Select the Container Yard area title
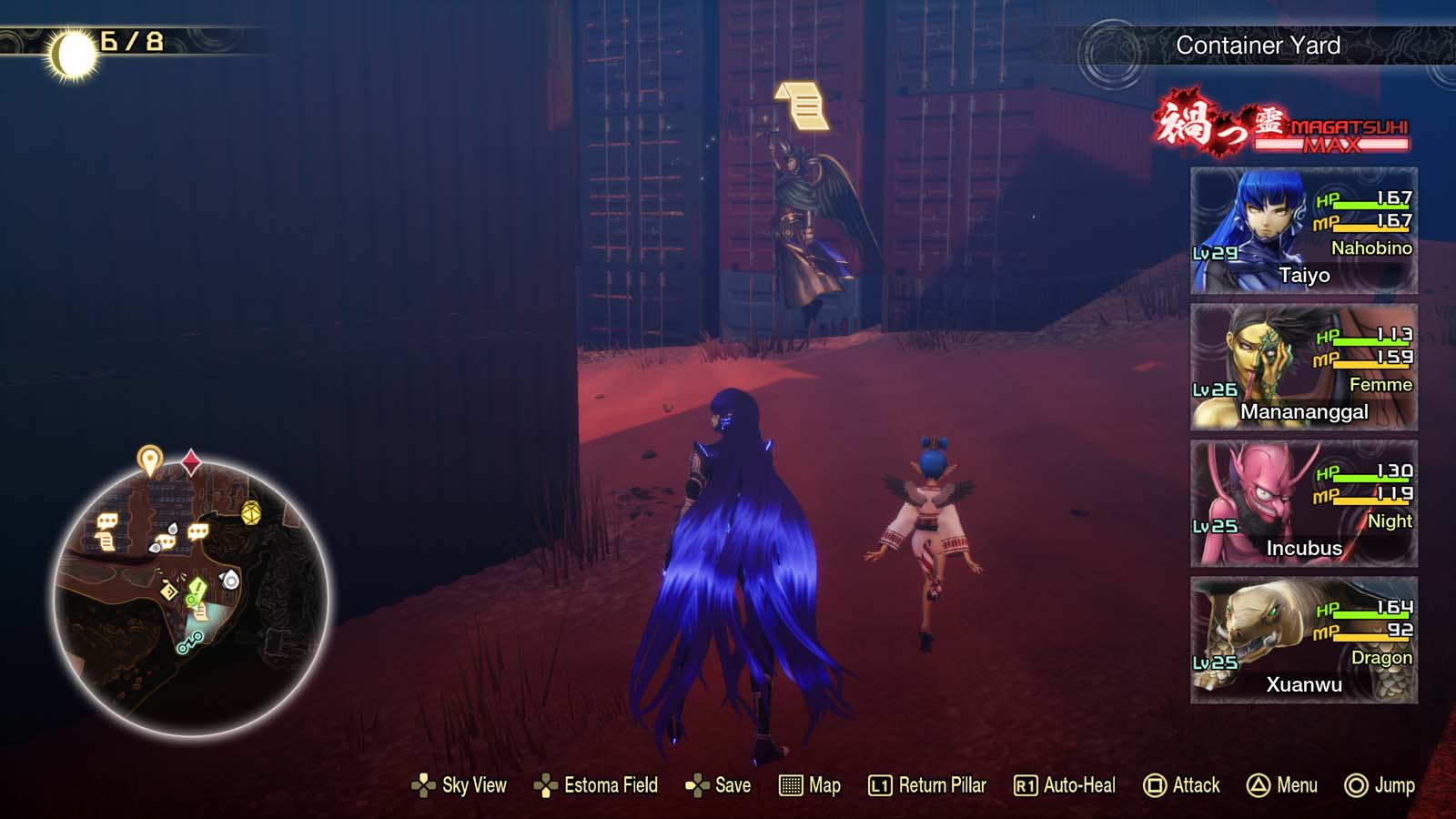Screen dimensions: 1456x819 (x=1258, y=43)
